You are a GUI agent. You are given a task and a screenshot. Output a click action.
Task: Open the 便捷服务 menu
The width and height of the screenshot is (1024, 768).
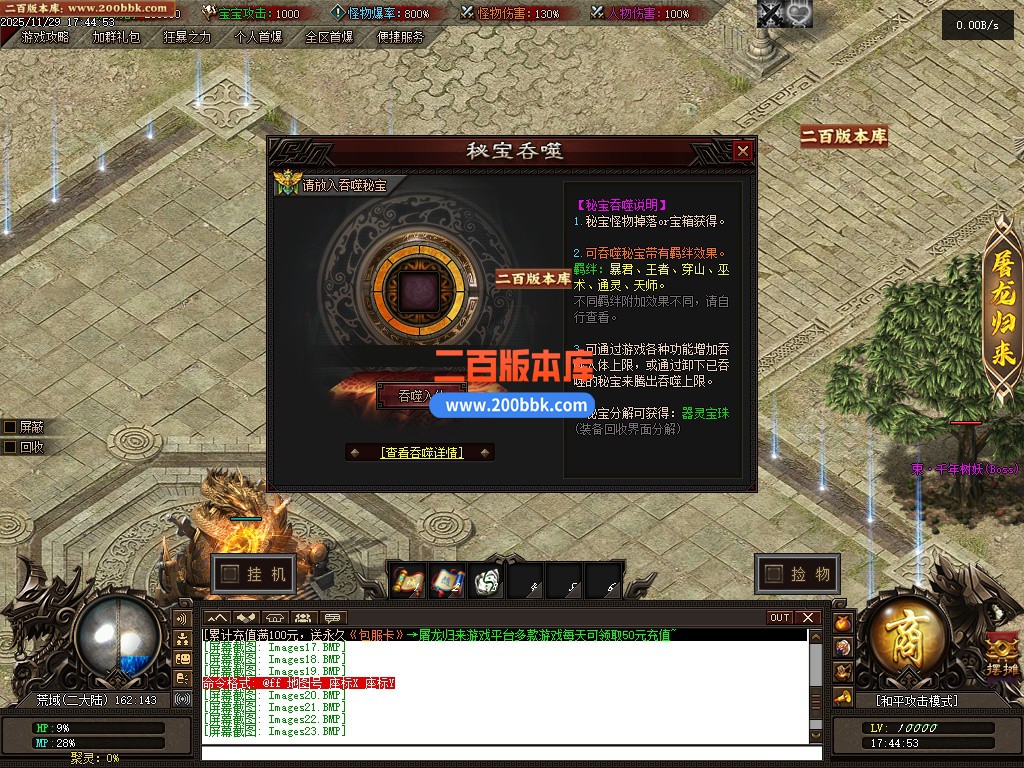click(400, 37)
